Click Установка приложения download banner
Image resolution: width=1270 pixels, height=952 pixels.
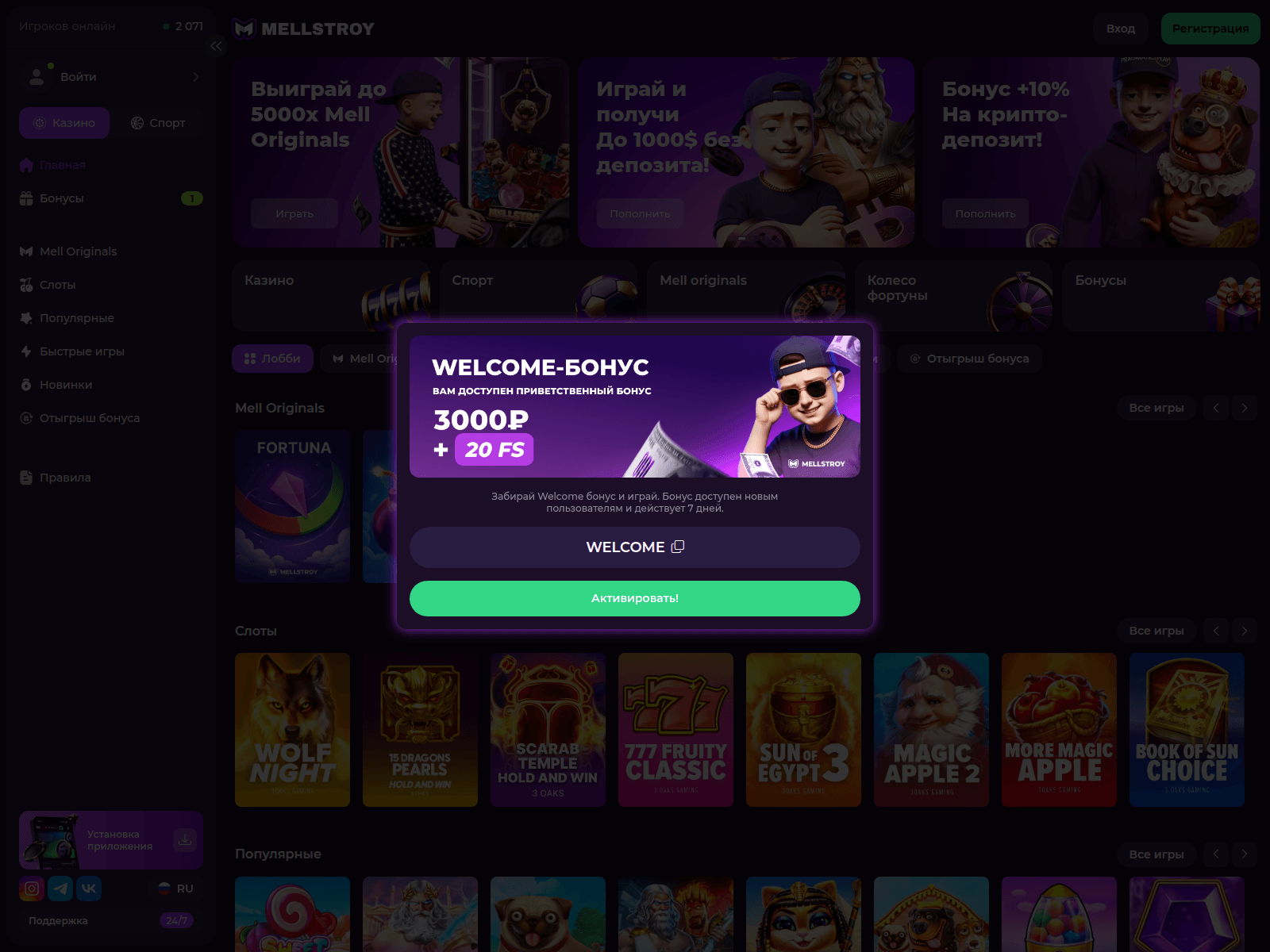(111, 840)
